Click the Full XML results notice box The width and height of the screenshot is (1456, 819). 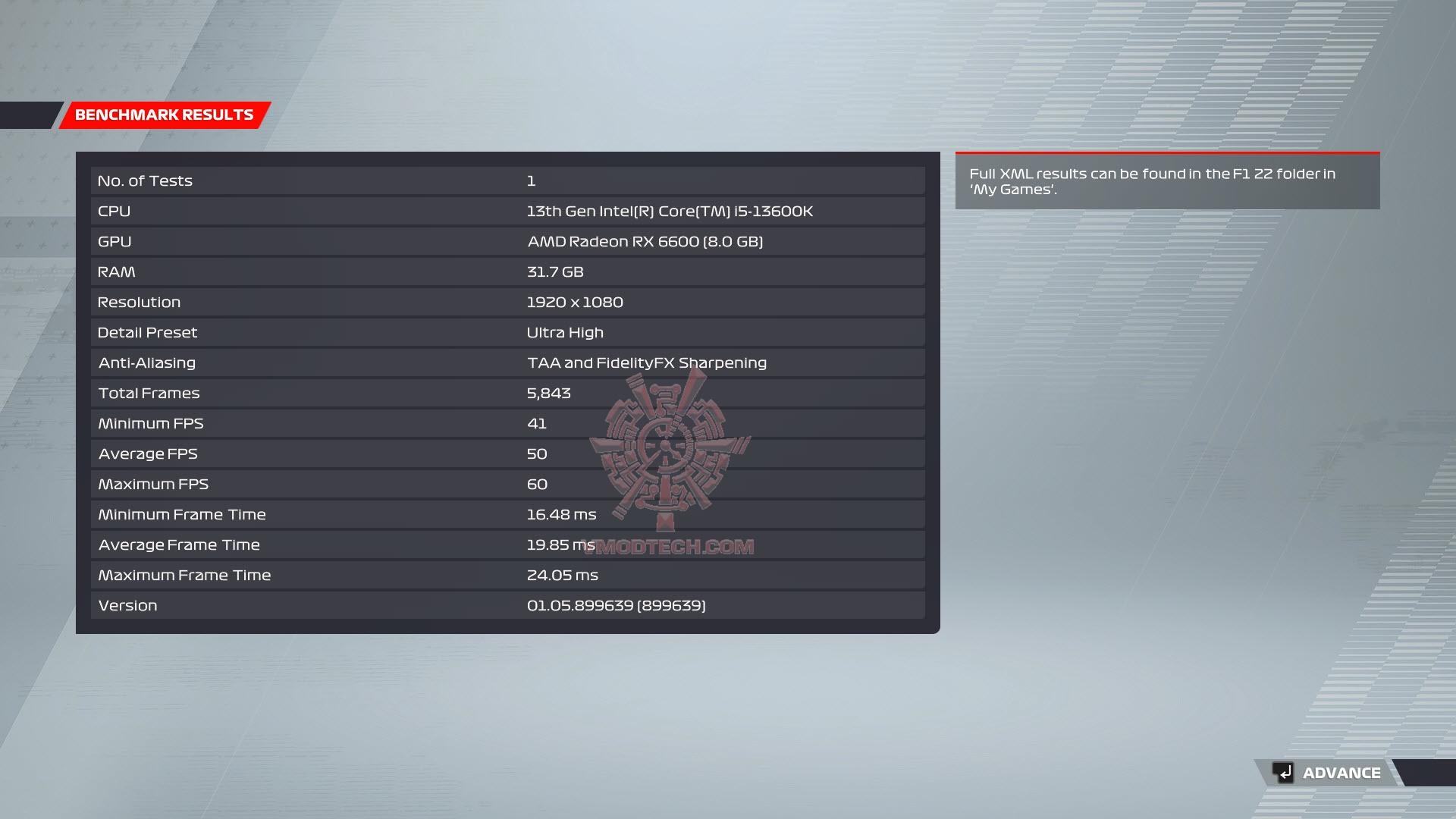[x=1166, y=180]
